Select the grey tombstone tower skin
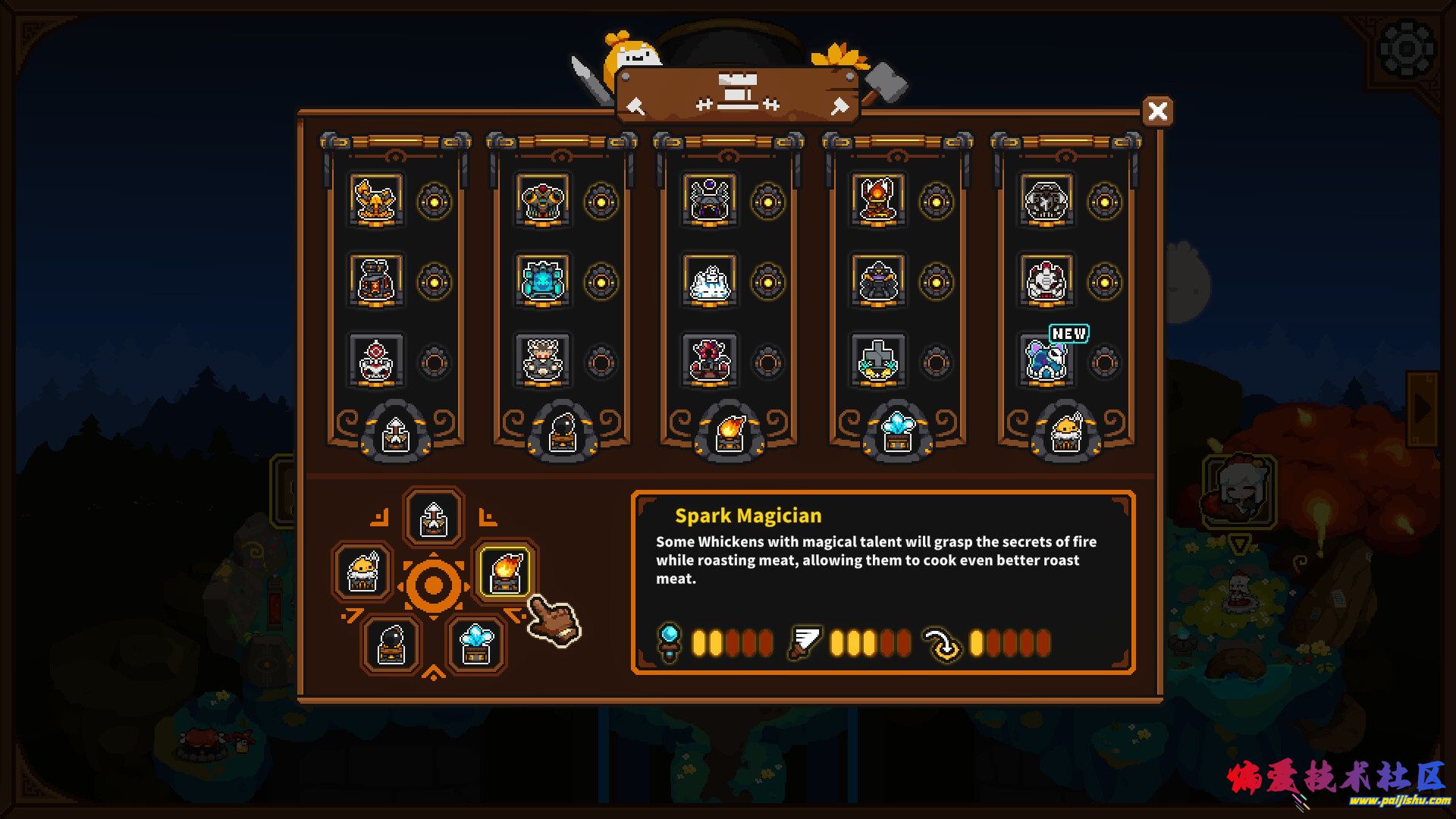This screenshot has width=1456, height=819. (877, 360)
